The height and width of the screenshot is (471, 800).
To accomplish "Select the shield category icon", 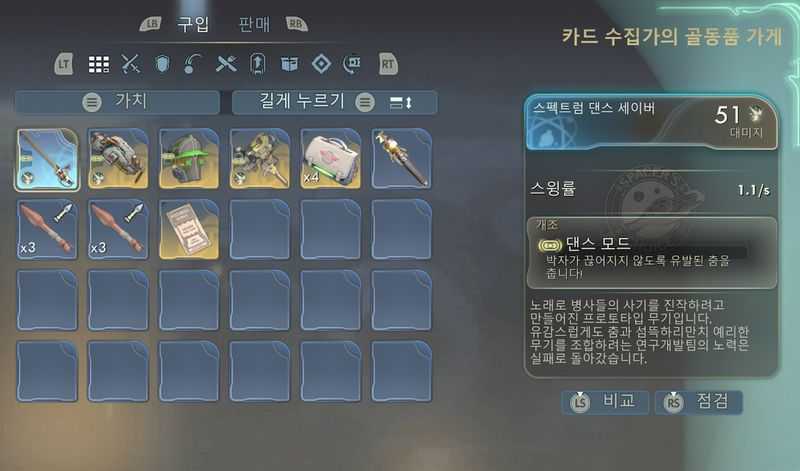I will (x=162, y=64).
